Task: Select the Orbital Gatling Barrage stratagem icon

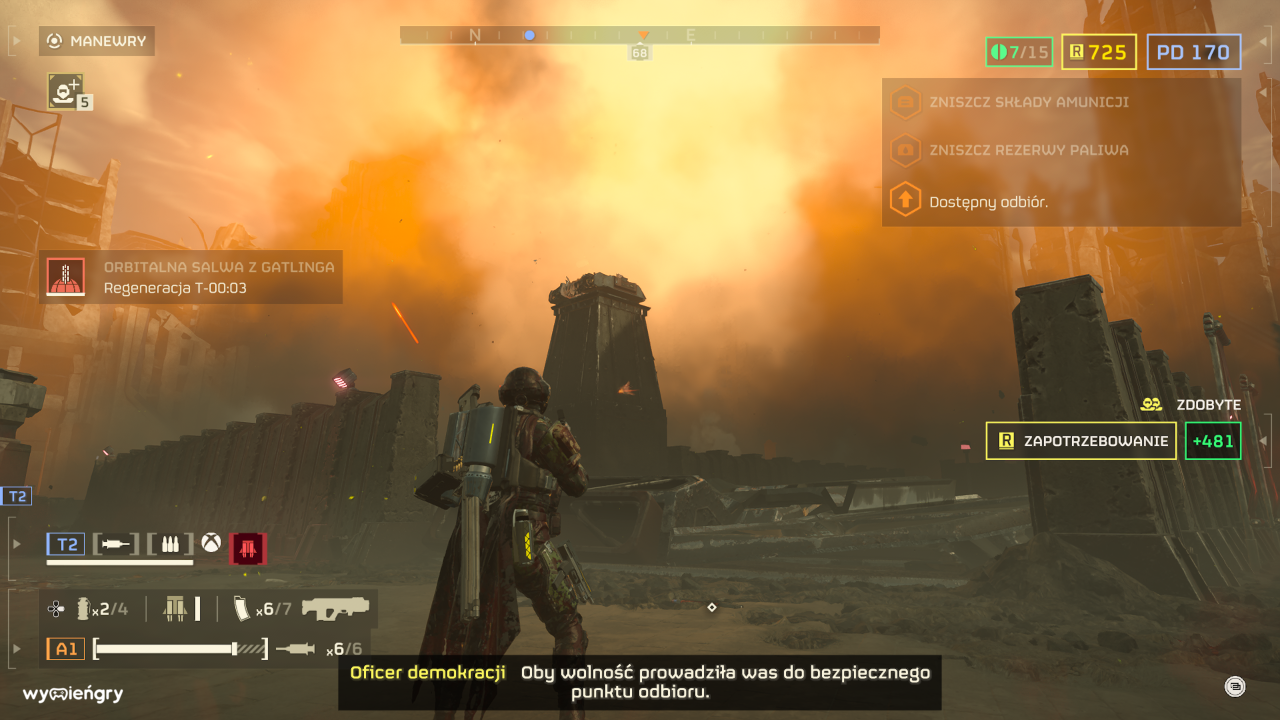Action: 68,277
